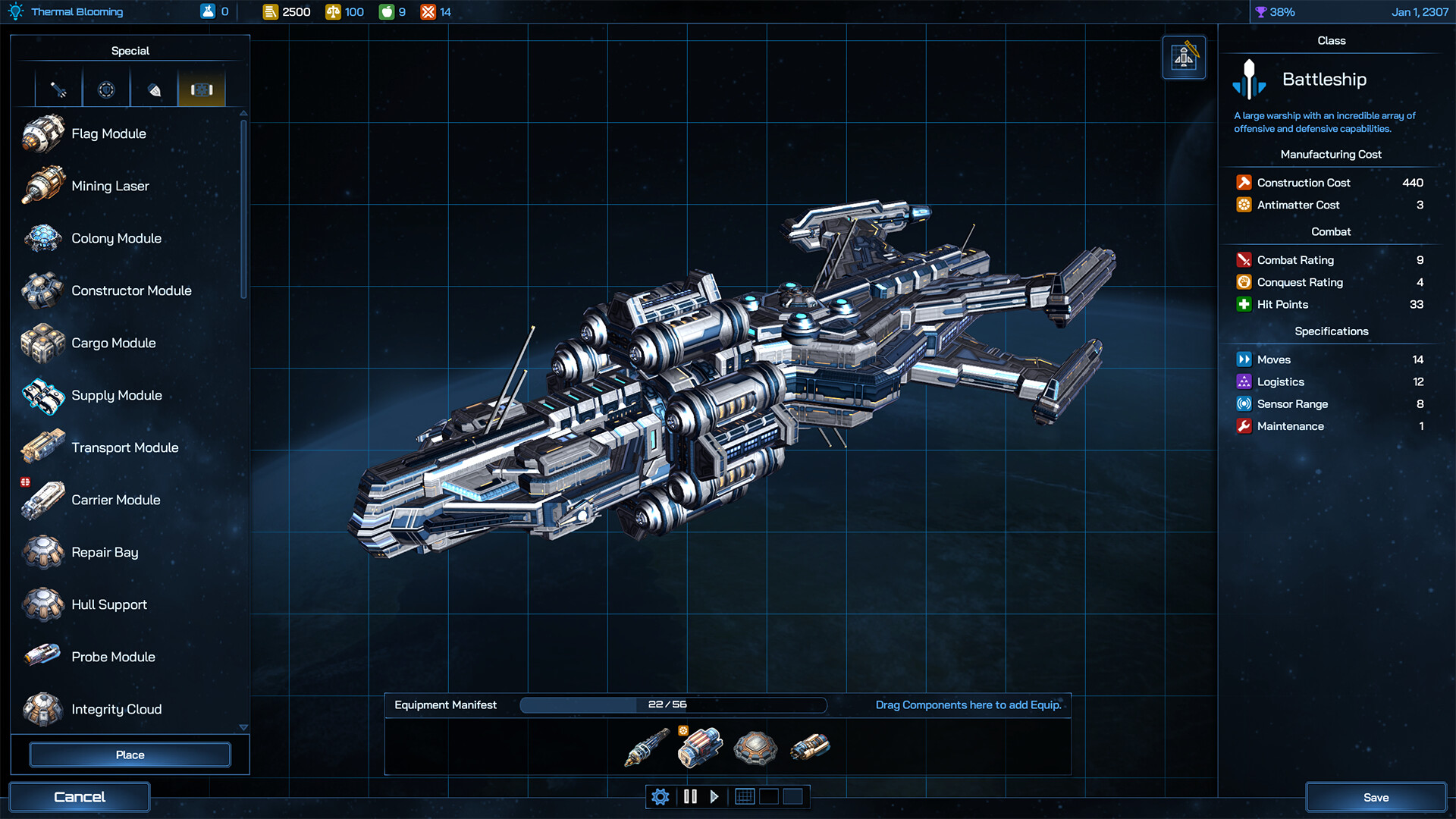Image resolution: width=1456 pixels, height=819 pixels.
Task: Select the Repair Bay component
Action: click(x=105, y=552)
